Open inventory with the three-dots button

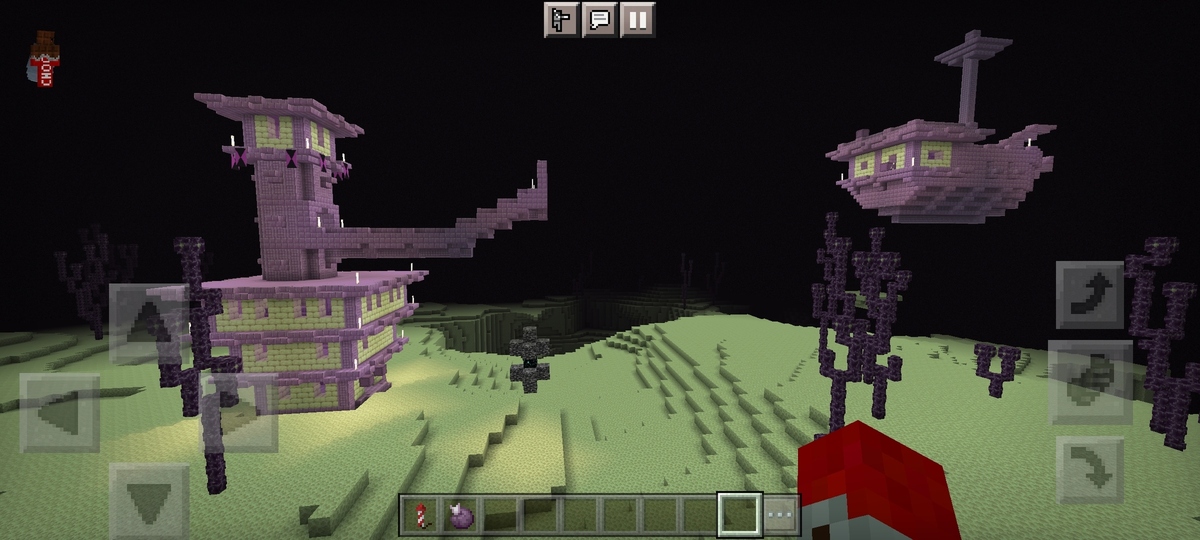pos(781,515)
